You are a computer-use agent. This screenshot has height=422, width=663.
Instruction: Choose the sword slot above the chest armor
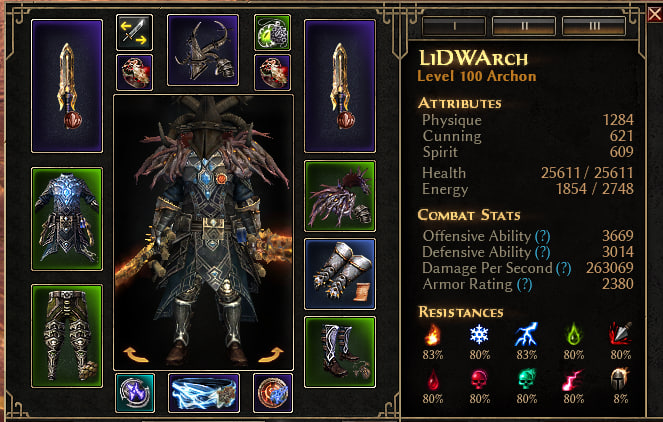tap(66, 84)
